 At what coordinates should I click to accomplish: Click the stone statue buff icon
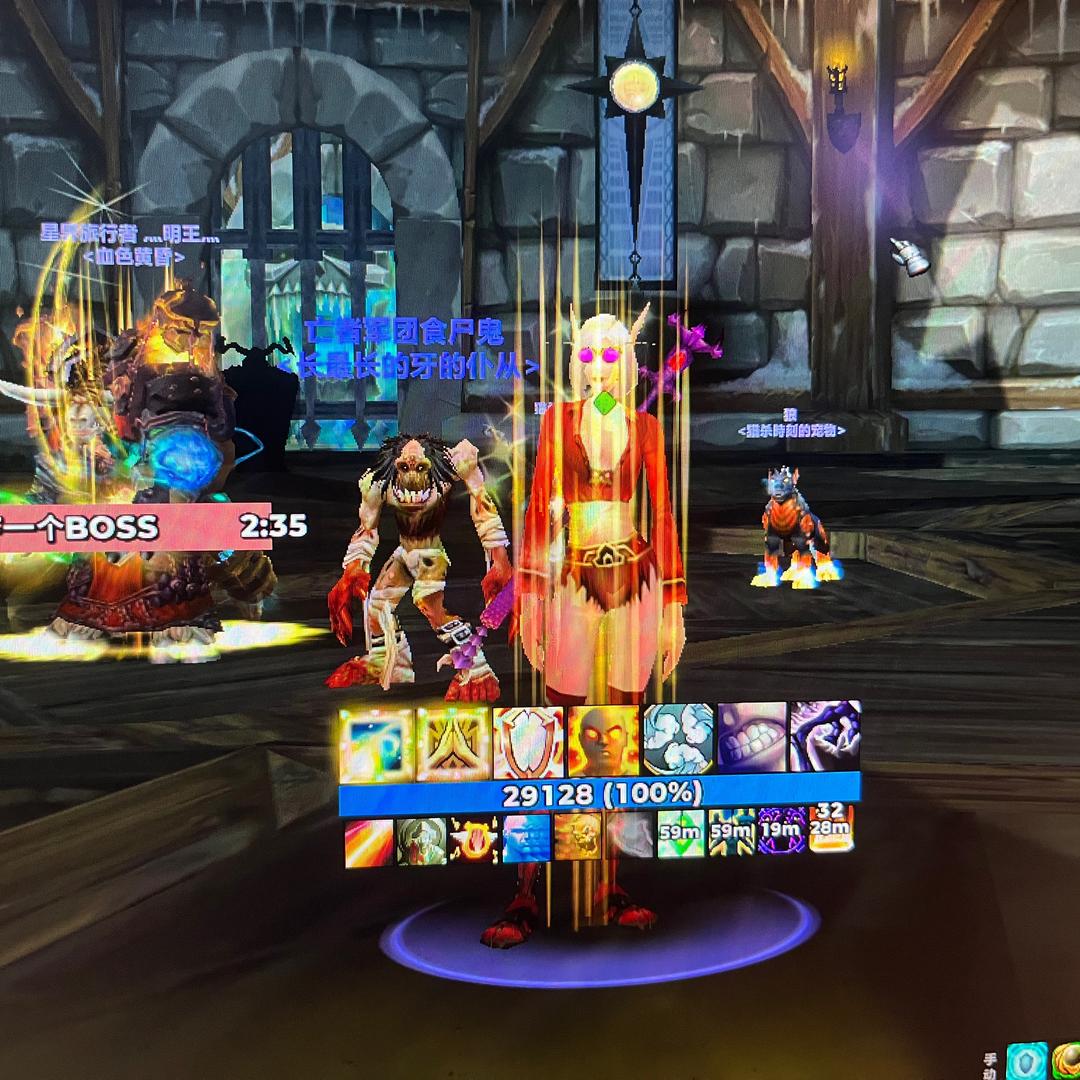(421, 841)
